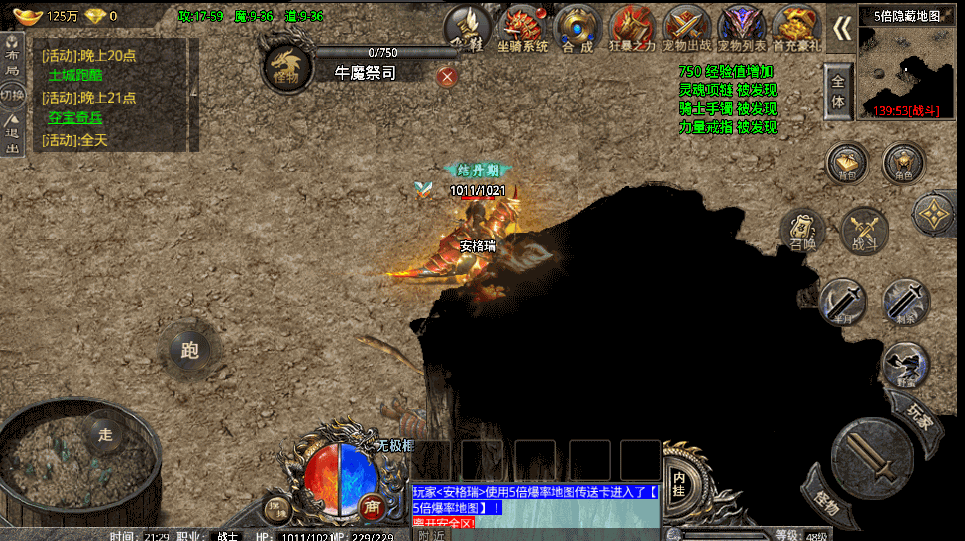Open the 背包 backpack
965x541 pixels.
tap(847, 163)
